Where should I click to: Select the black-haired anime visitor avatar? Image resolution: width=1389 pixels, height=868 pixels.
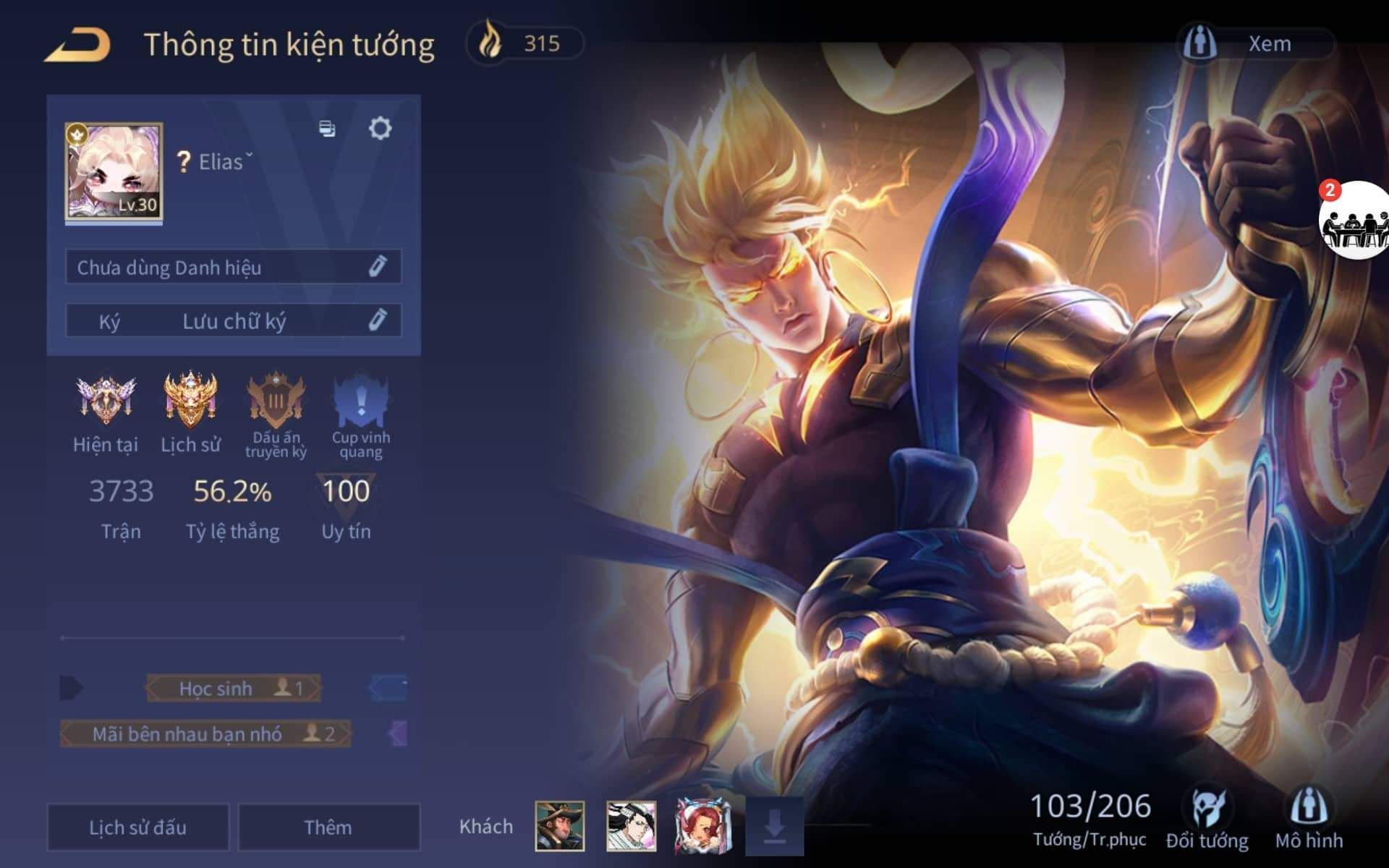pyautogui.click(x=631, y=826)
